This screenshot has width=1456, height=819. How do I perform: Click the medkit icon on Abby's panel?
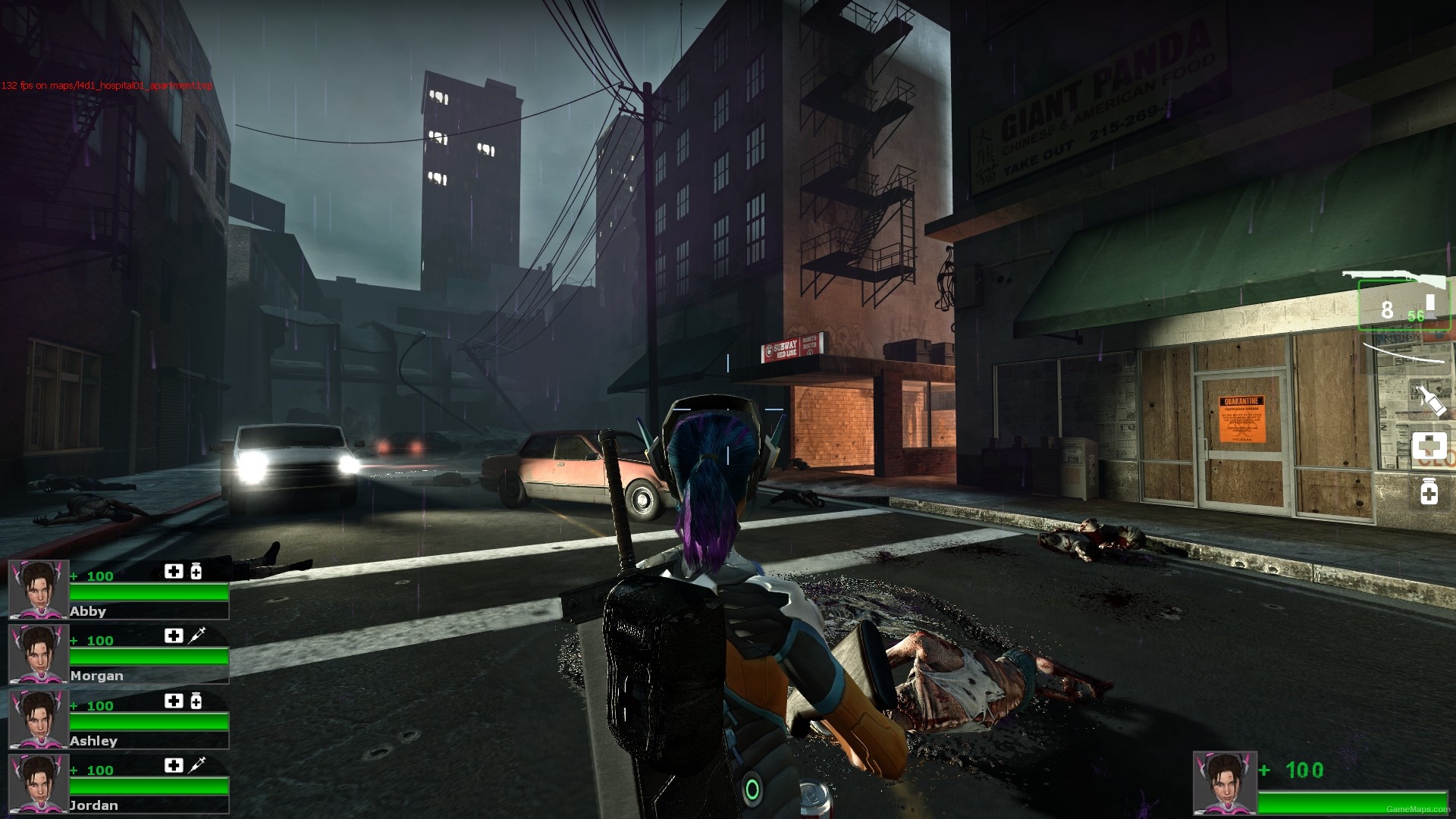[174, 571]
